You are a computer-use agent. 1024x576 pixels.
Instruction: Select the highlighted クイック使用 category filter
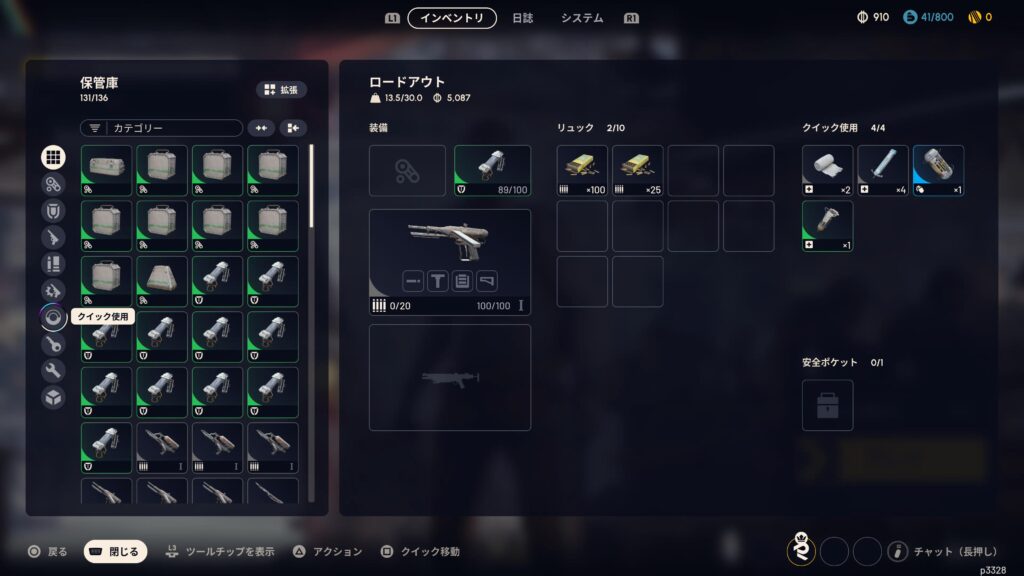coord(54,318)
